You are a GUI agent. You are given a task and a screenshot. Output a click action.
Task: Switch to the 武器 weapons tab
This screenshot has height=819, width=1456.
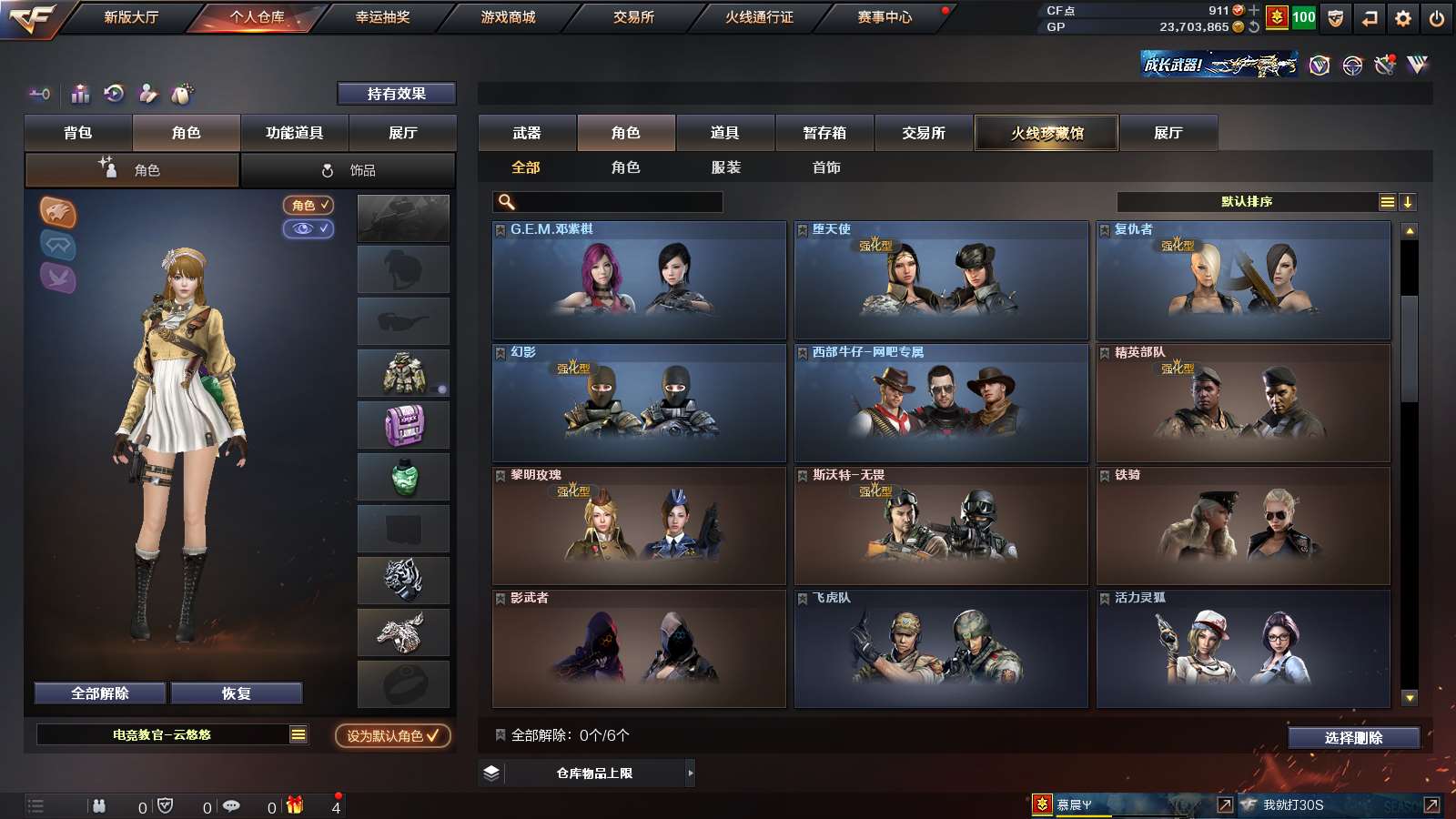point(527,133)
